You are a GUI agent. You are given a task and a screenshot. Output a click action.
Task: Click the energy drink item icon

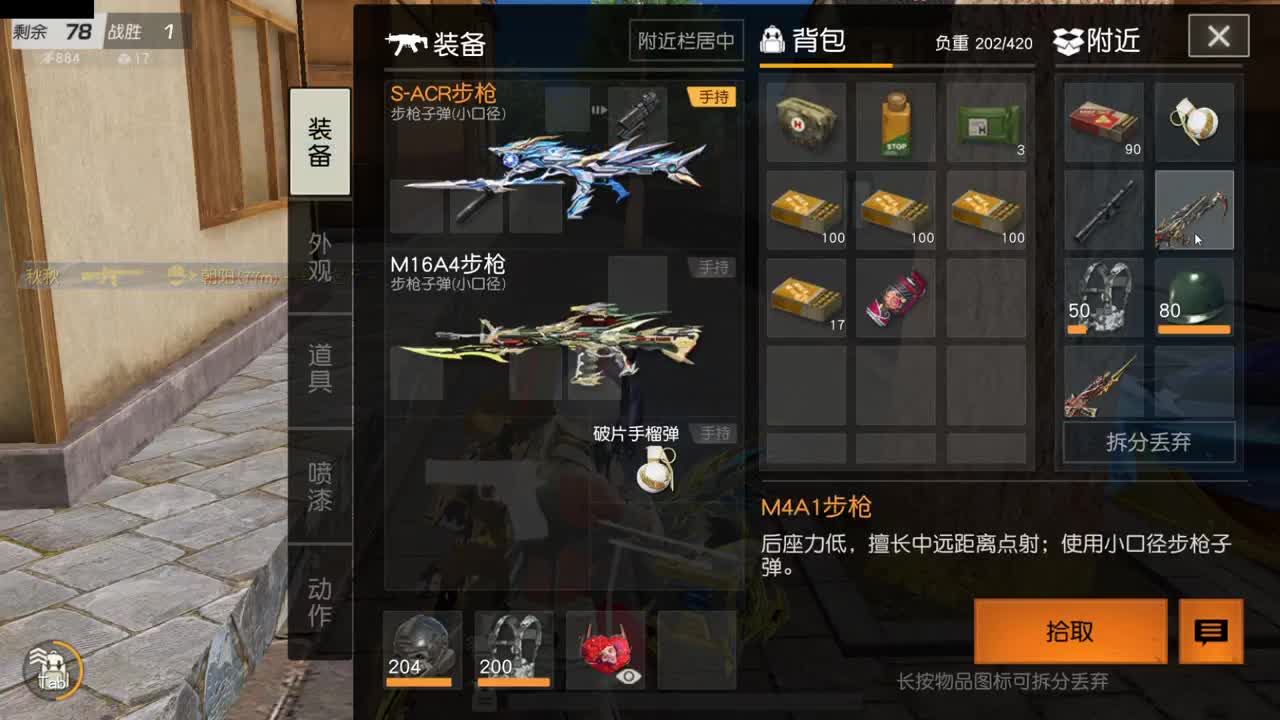tap(896, 122)
